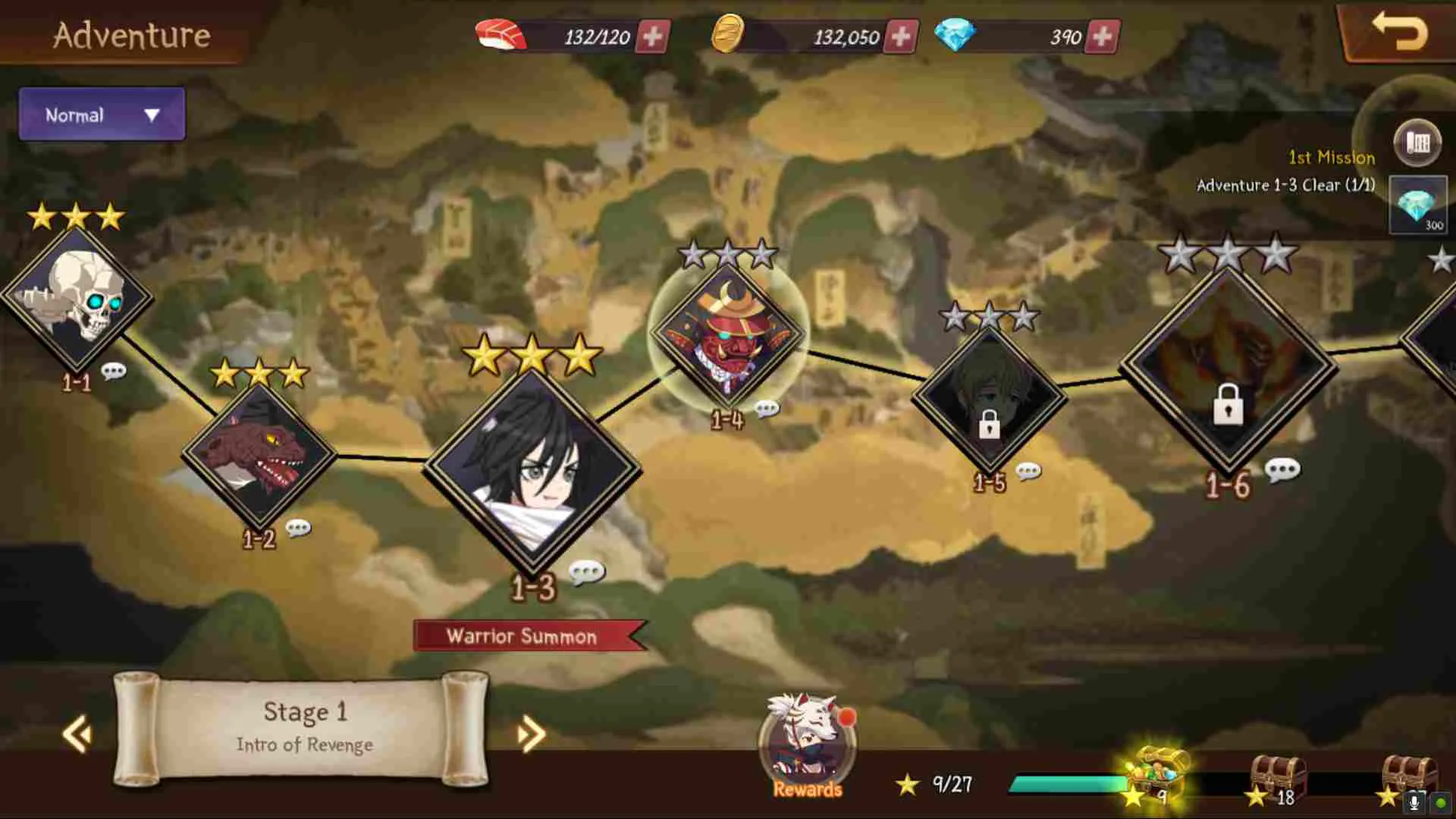Open the Normal difficulty dropdown
Screen dimensions: 1456x819
pos(101,115)
